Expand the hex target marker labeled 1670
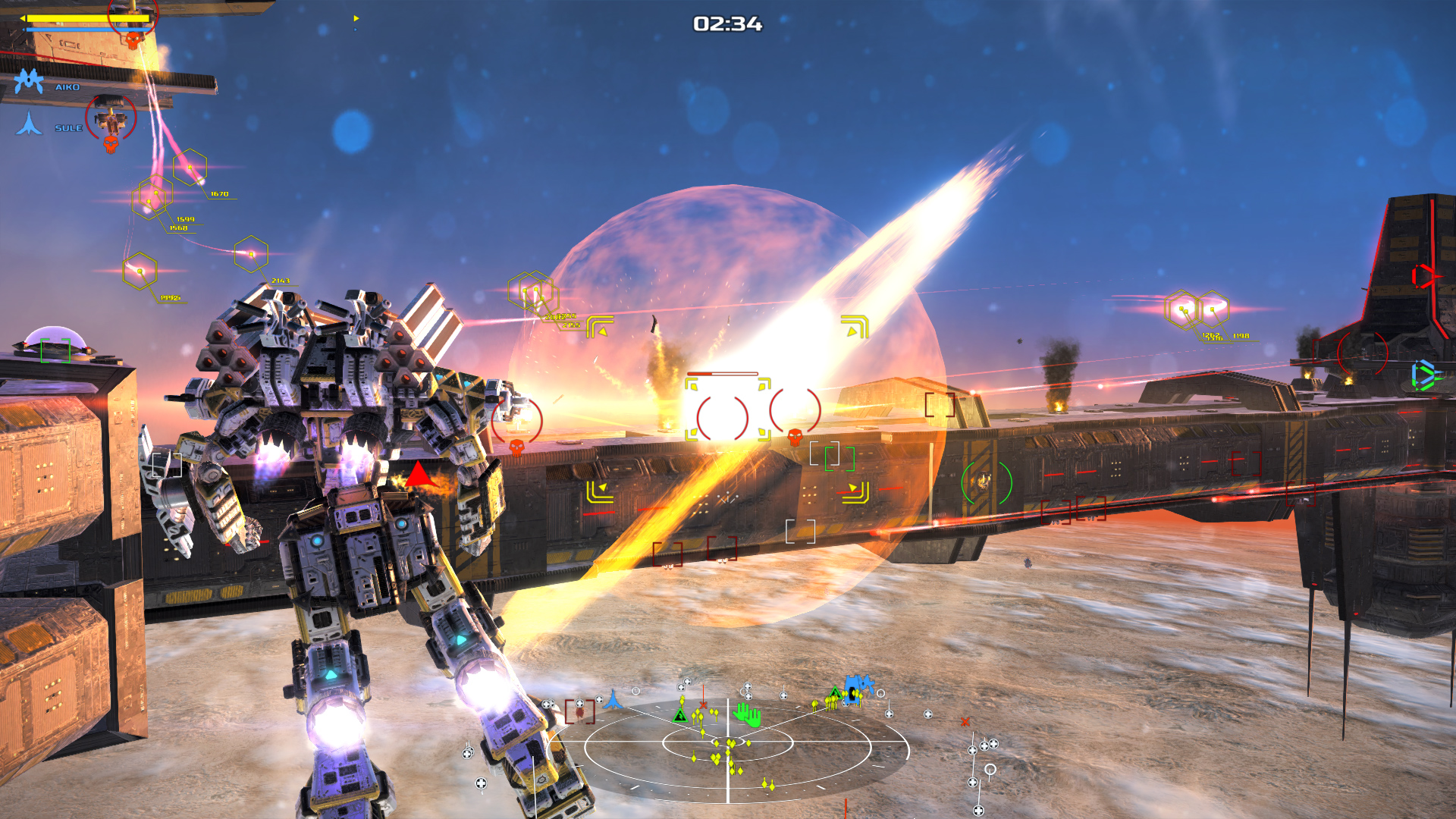The height and width of the screenshot is (819, 1456). [x=190, y=168]
